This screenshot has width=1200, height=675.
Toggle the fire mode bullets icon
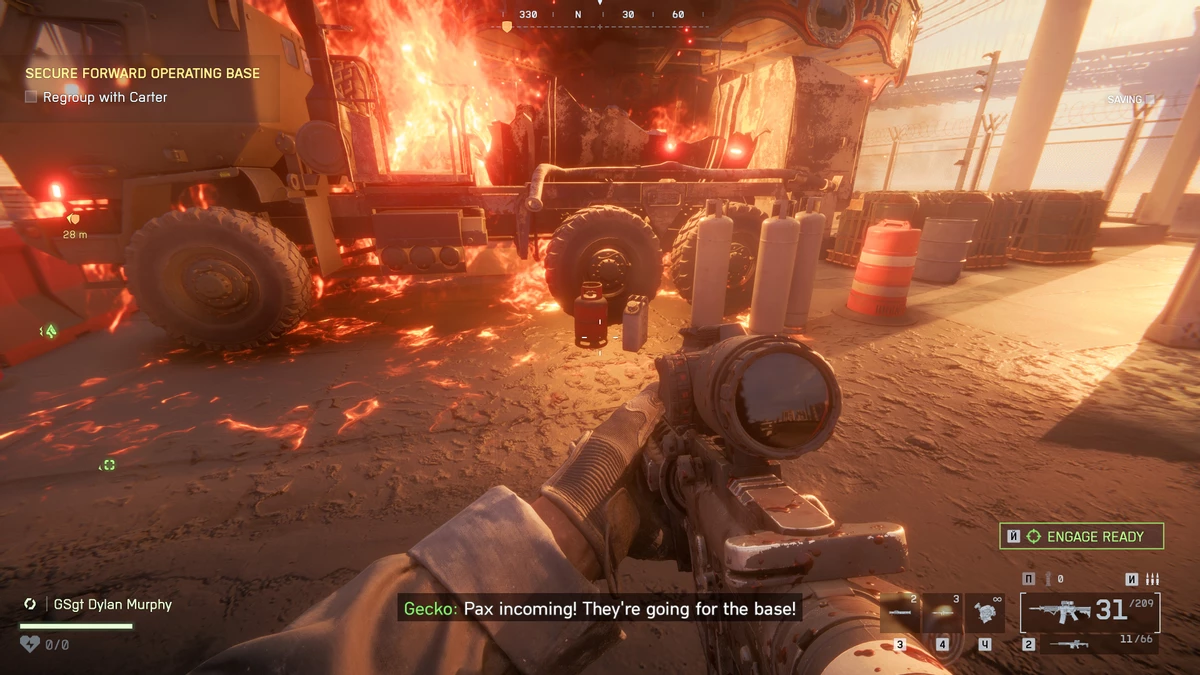click(1151, 579)
